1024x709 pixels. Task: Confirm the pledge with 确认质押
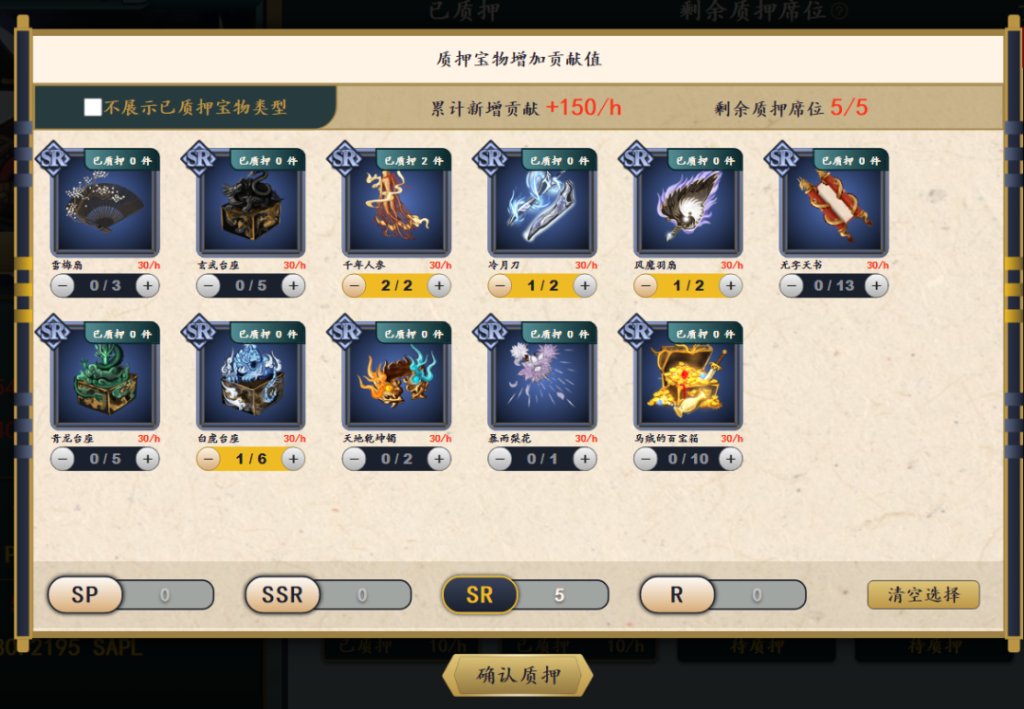[517, 676]
